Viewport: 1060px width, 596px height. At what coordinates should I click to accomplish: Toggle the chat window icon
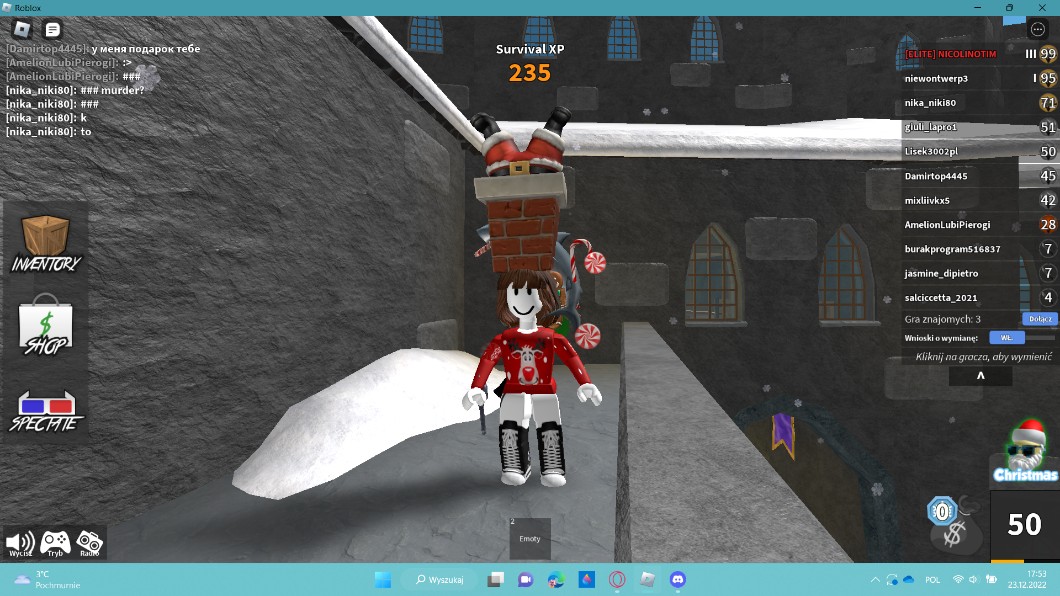click(x=52, y=30)
